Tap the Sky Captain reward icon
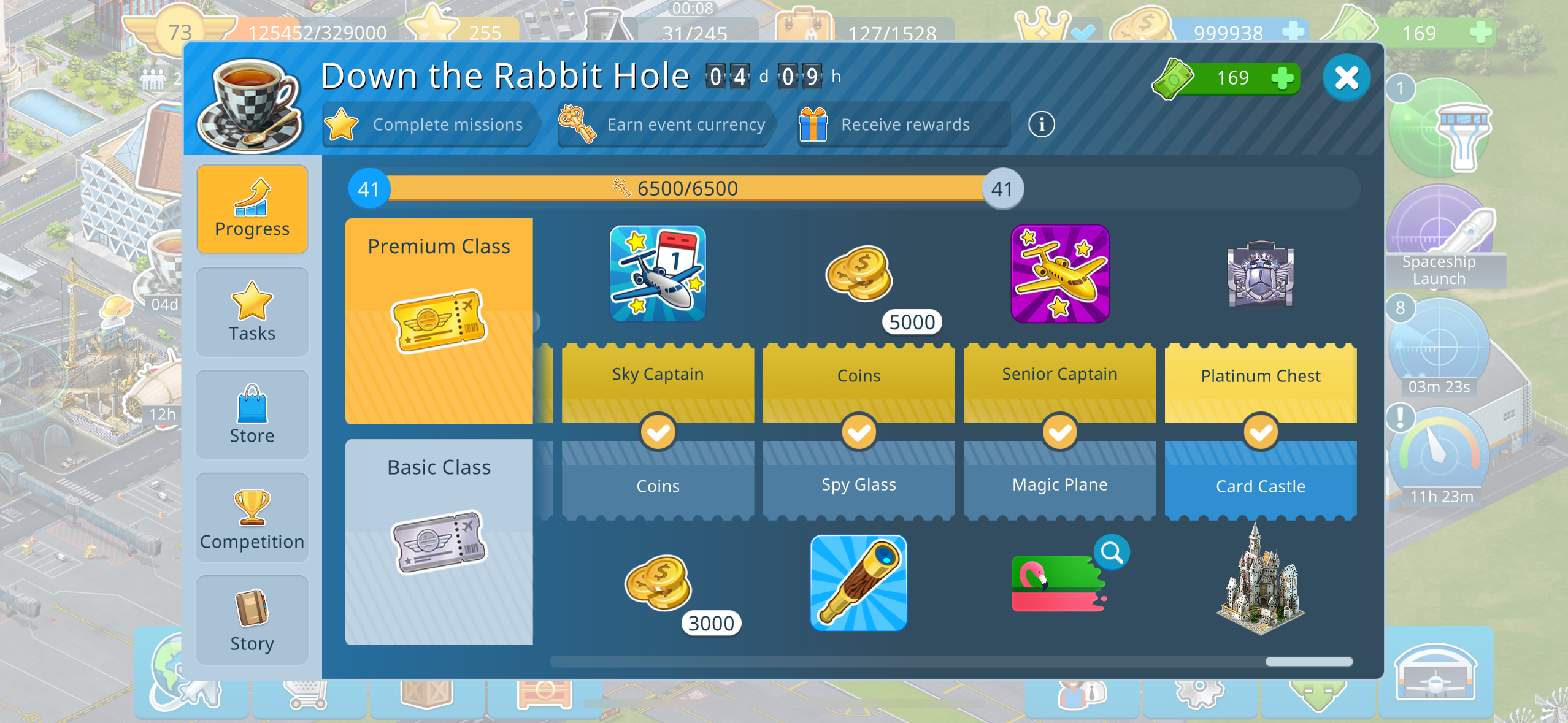This screenshot has width=1568, height=723. pyautogui.click(x=658, y=274)
